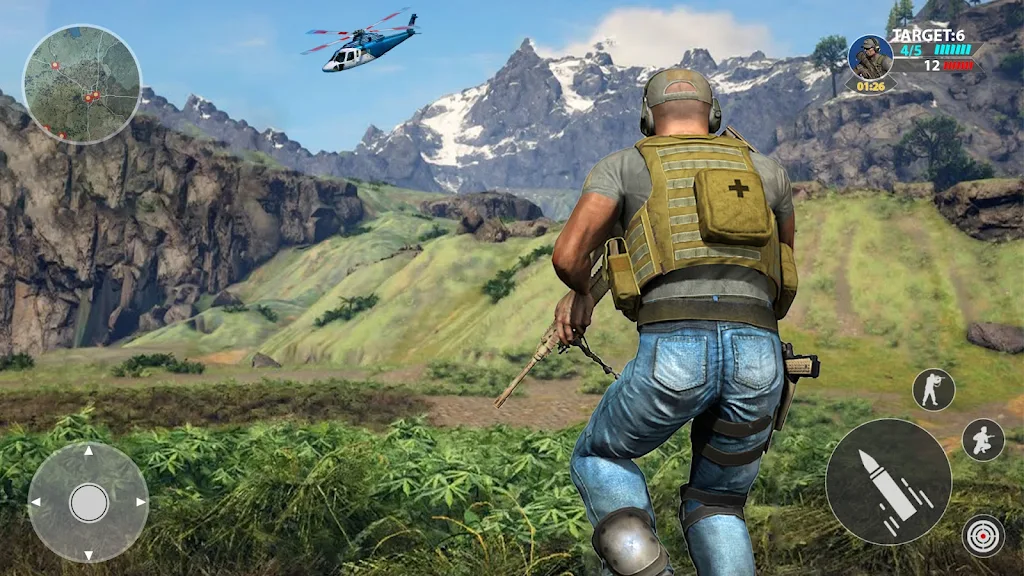
Task: Activate the crosshair aim button
Action: pyautogui.click(x=983, y=535)
